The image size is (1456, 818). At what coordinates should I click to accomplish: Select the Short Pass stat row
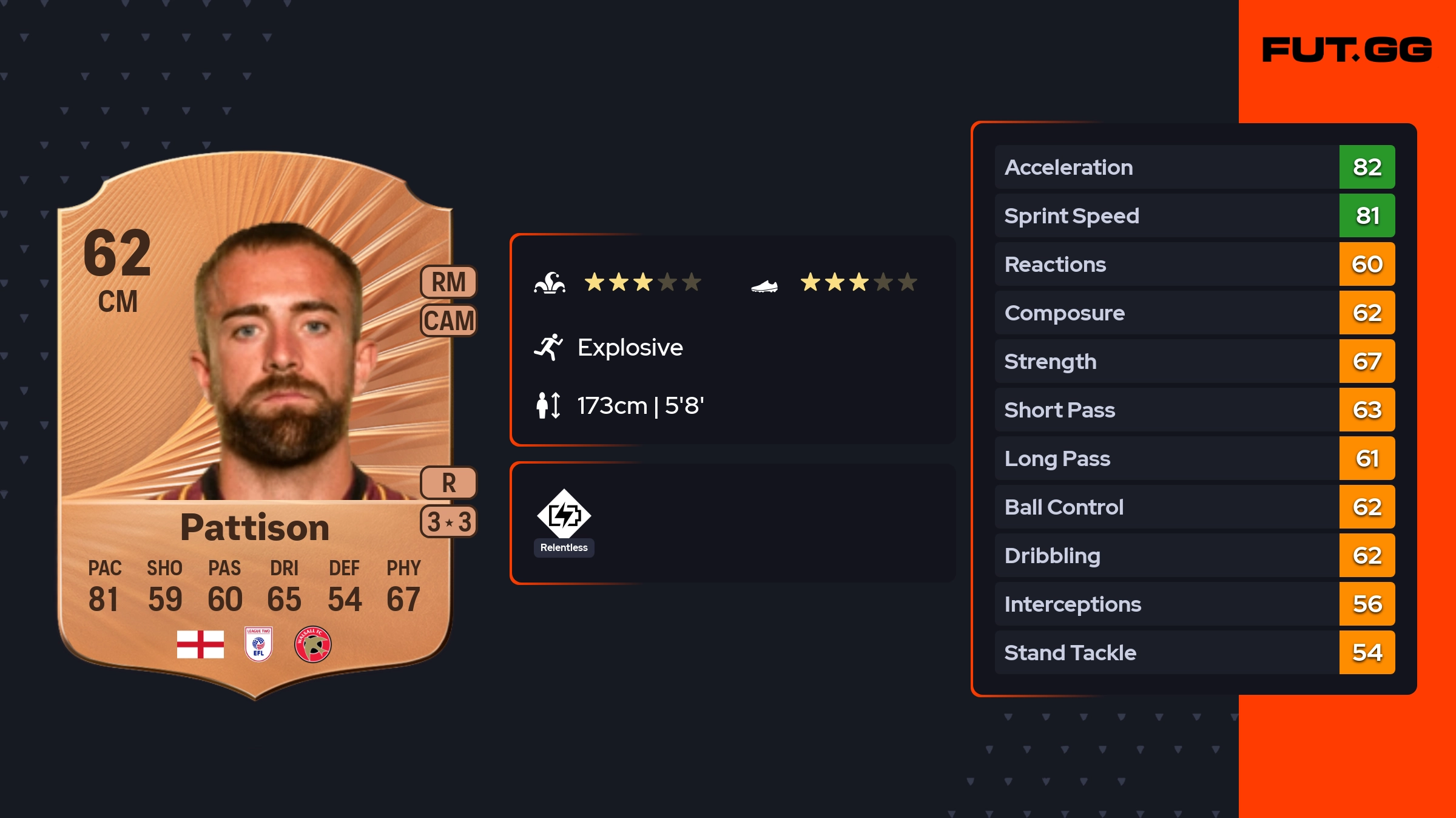(x=1194, y=410)
